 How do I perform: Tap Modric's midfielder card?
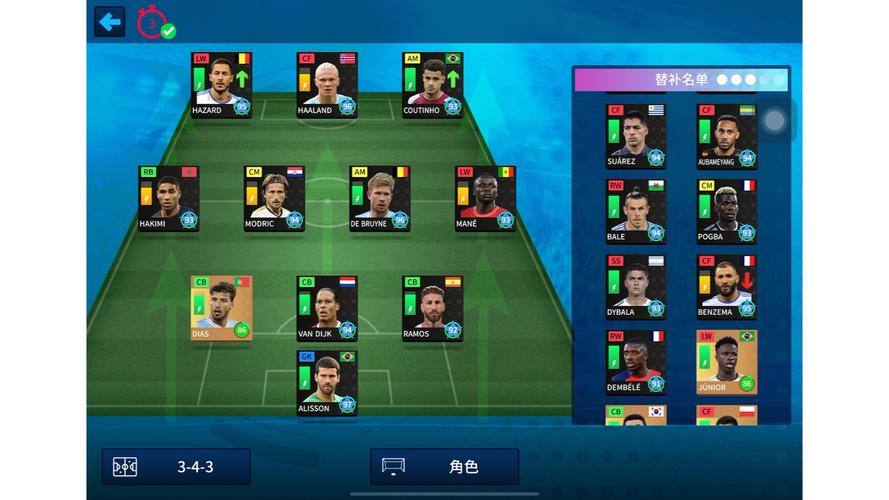[274, 198]
